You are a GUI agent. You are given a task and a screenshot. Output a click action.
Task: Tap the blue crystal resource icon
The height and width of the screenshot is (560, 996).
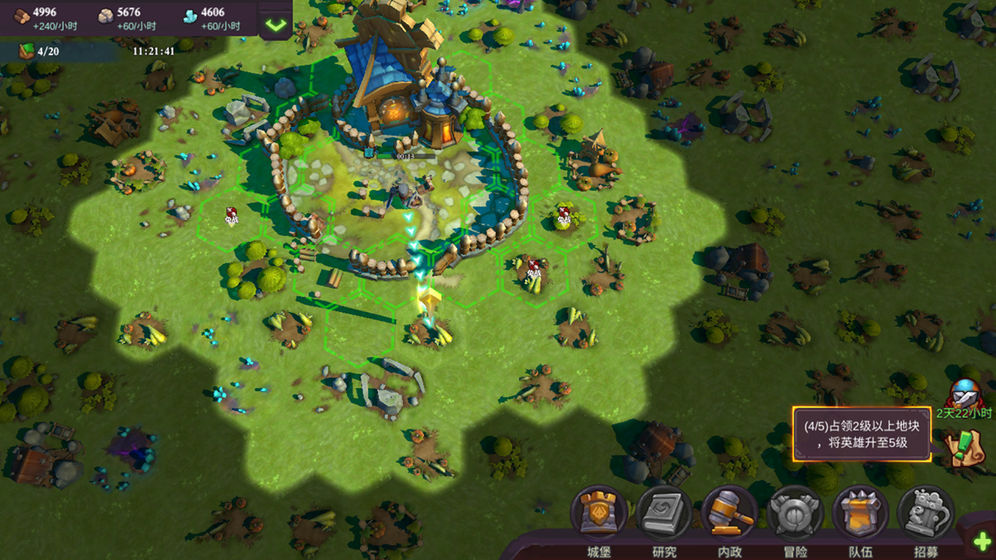click(190, 17)
